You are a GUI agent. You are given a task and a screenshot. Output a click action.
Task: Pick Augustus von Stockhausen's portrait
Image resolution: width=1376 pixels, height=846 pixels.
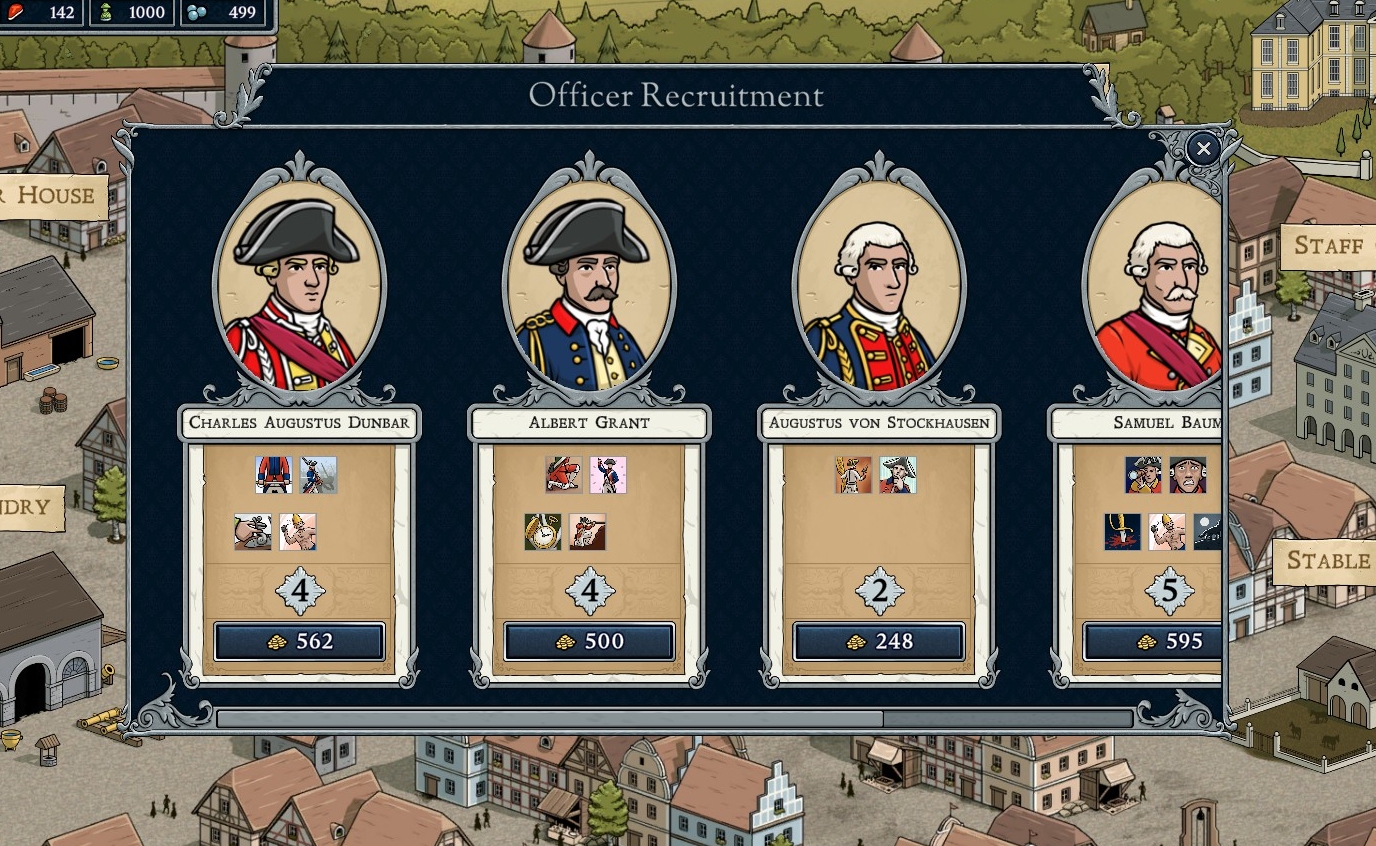tap(879, 285)
